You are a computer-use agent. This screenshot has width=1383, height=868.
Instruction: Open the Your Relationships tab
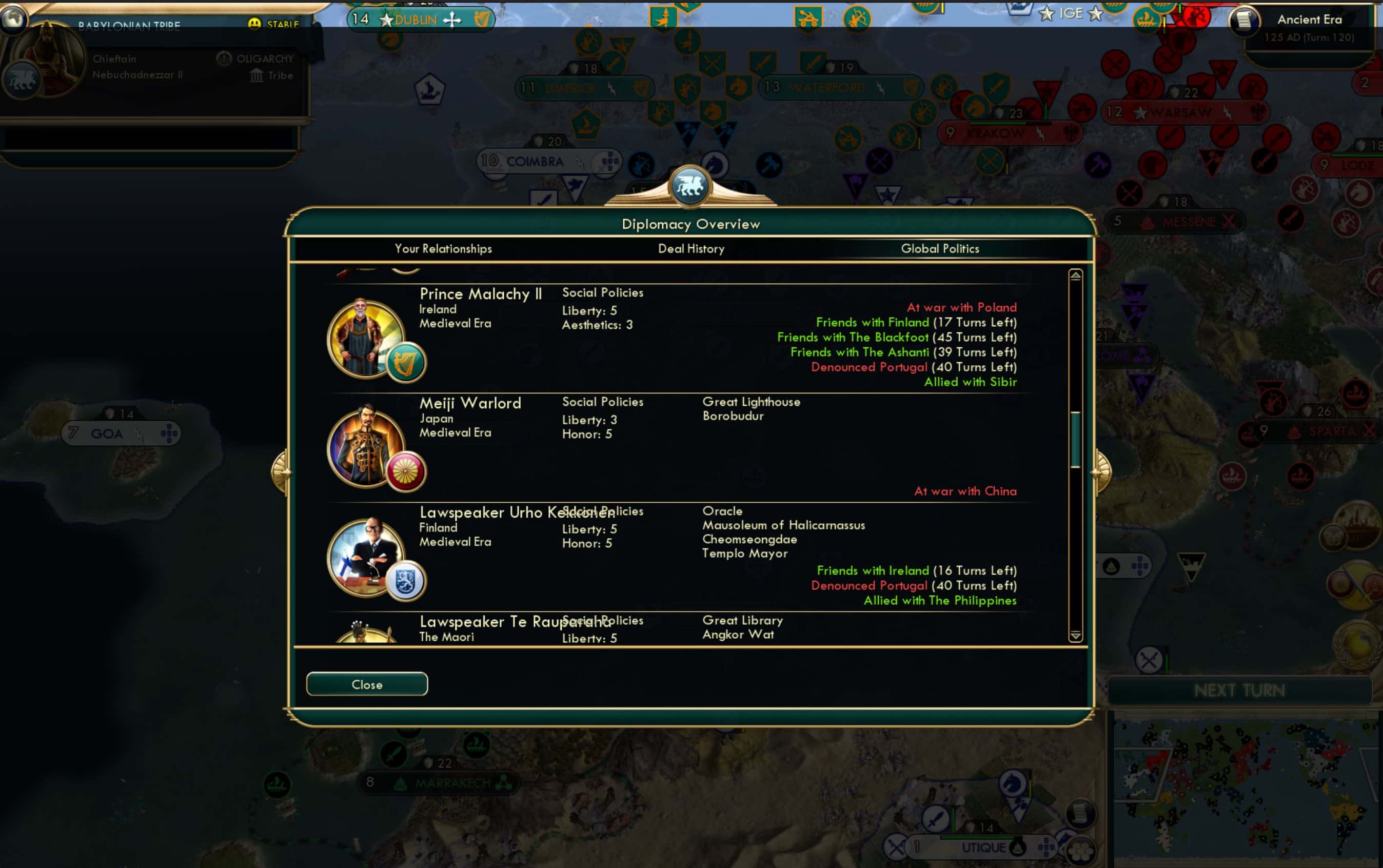pyautogui.click(x=443, y=248)
